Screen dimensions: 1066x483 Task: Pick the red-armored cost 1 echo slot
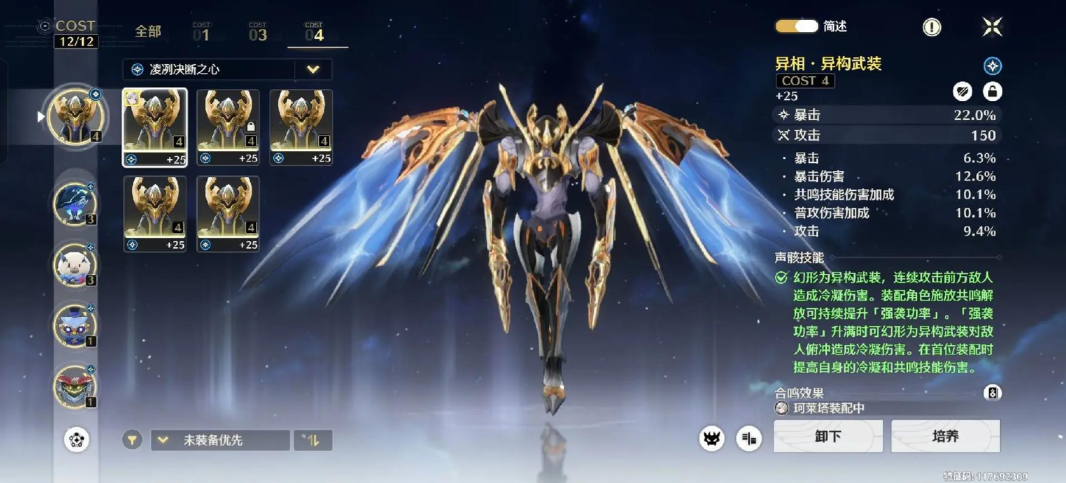pos(74,387)
